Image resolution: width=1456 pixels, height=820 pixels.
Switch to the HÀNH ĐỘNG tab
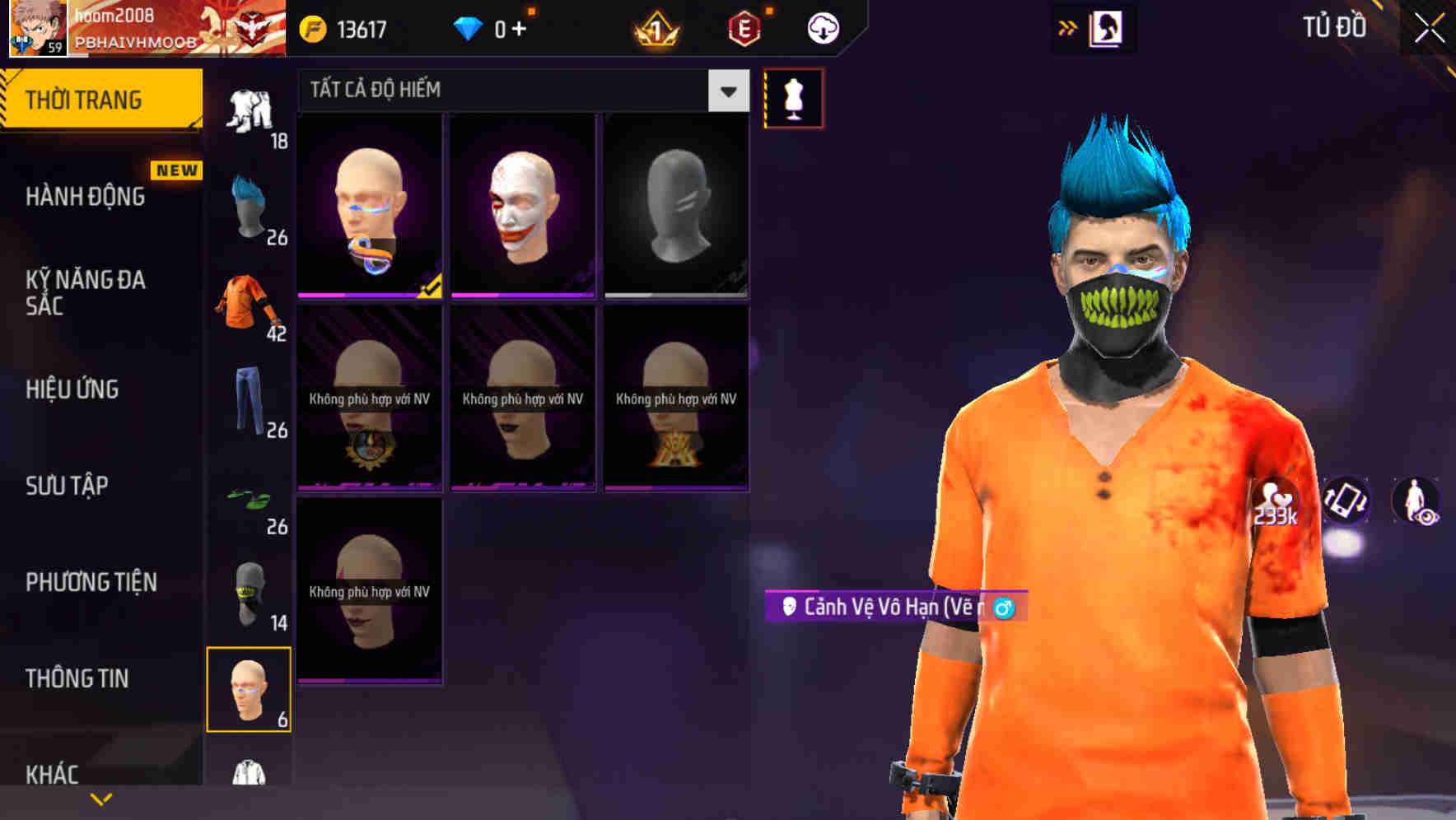(x=86, y=197)
